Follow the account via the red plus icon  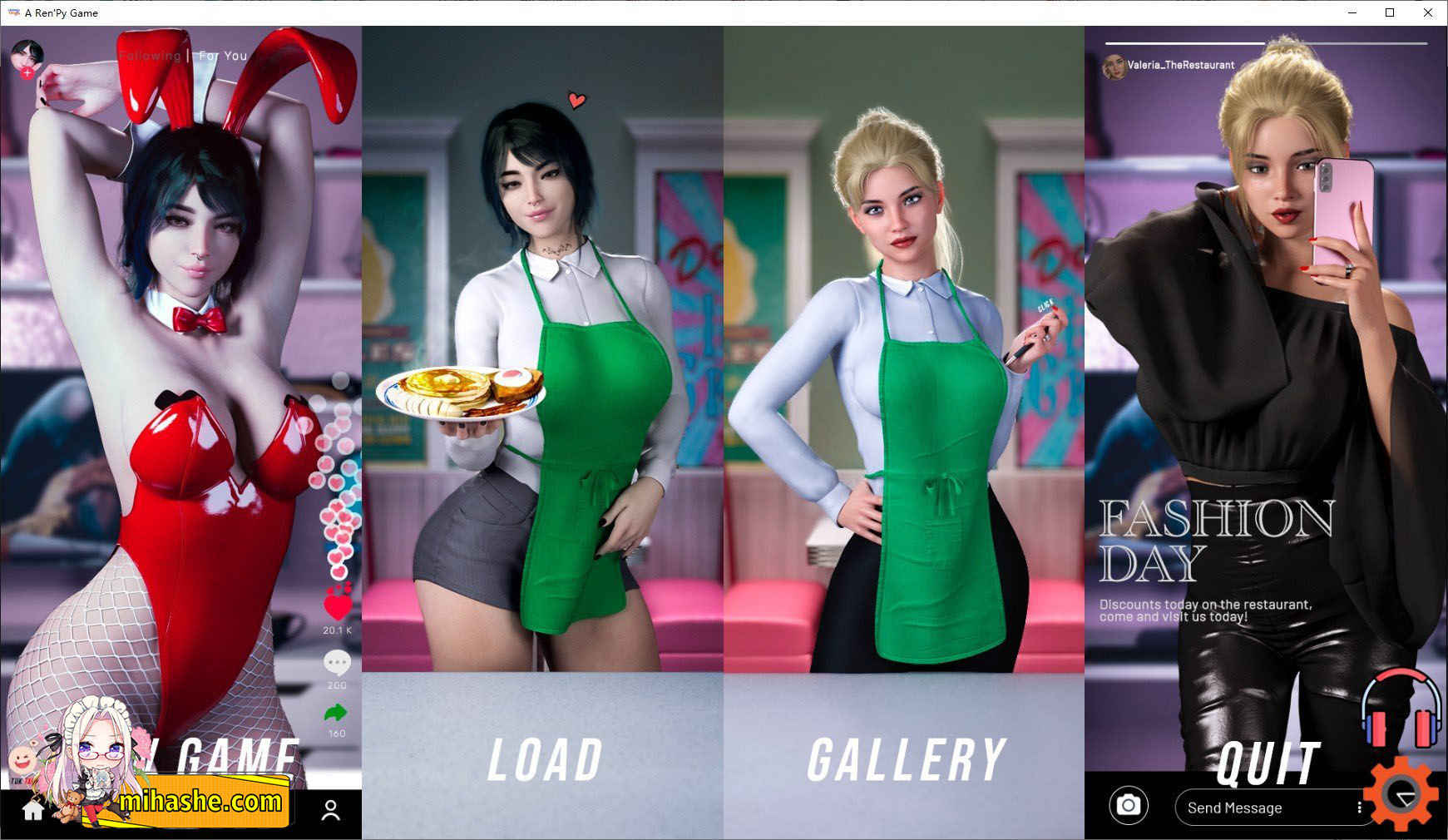[x=27, y=73]
